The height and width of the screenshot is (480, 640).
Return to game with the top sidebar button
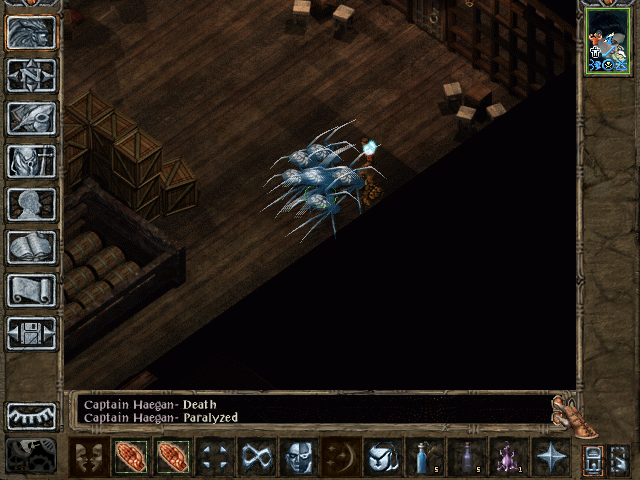pyautogui.click(x=31, y=32)
